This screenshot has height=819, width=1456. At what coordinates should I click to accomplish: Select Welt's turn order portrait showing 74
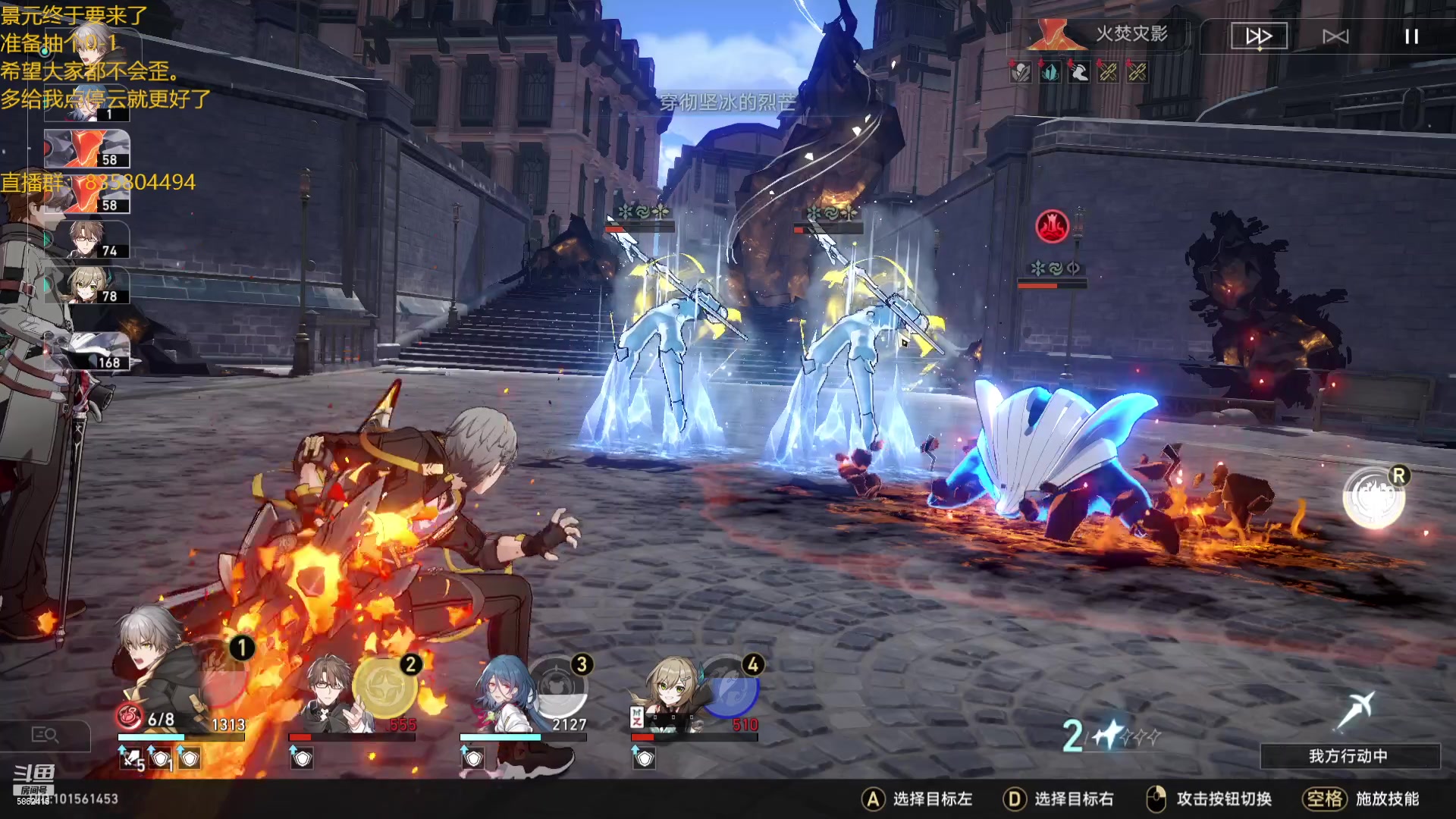pos(86,240)
